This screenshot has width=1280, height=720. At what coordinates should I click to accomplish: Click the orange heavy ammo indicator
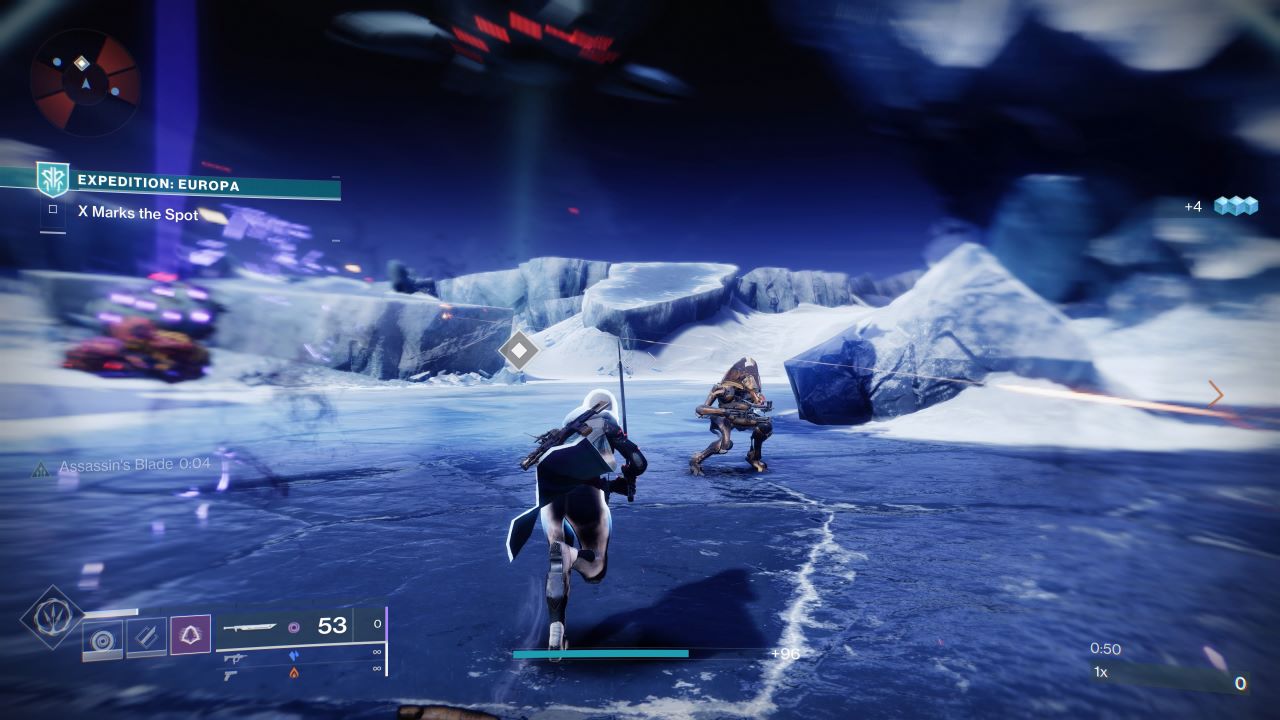coord(294,673)
